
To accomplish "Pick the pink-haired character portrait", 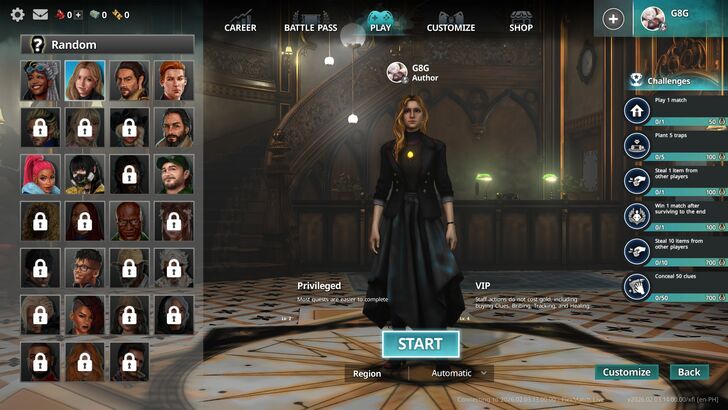I will pyautogui.click(x=40, y=174).
